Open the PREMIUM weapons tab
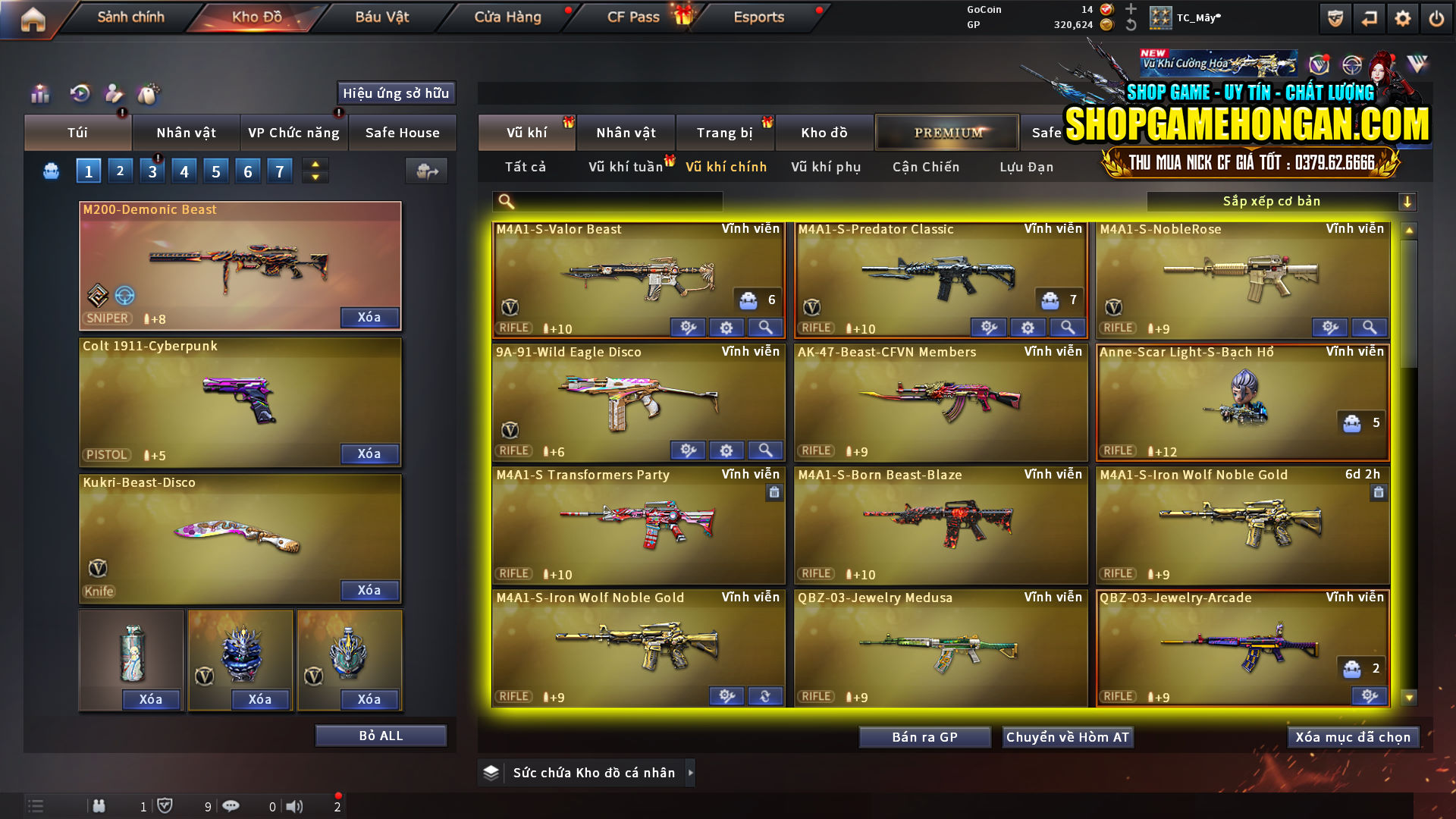 946,132
